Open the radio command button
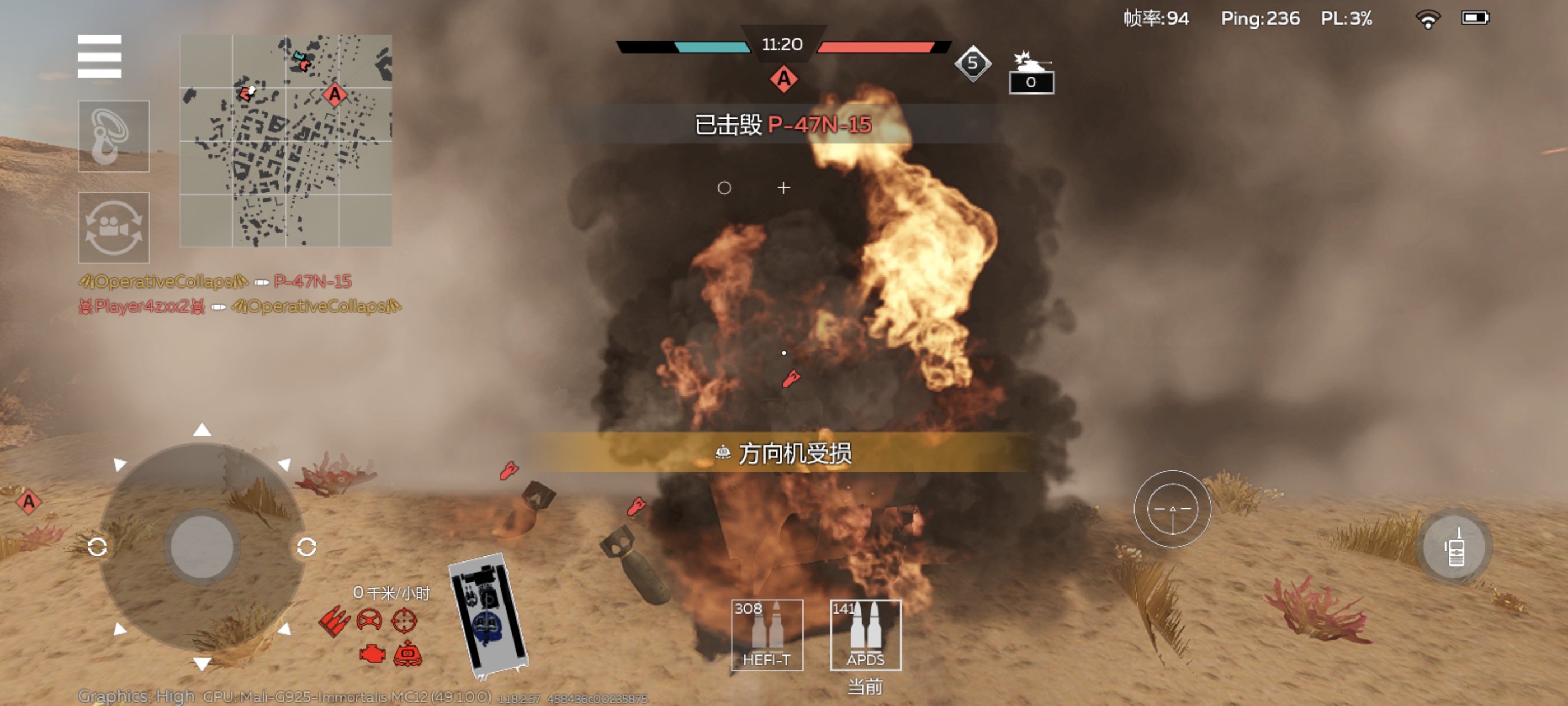Image resolution: width=1568 pixels, height=706 pixels. pyautogui.click(x=1455, y=547)
